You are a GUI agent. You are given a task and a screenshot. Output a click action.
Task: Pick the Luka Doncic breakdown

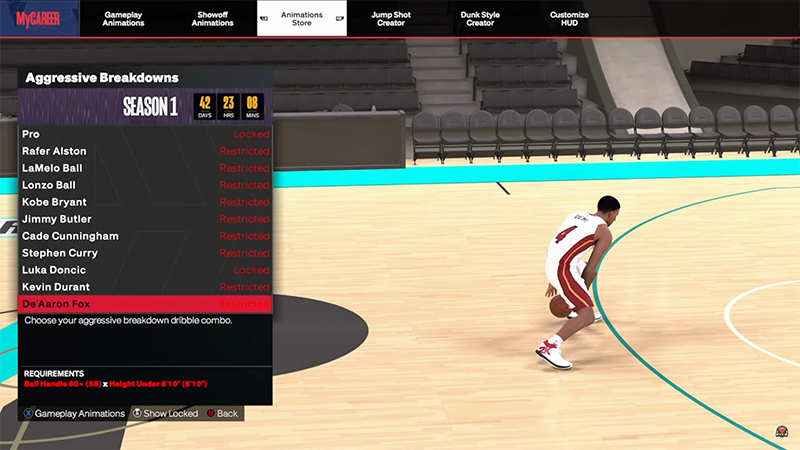click(145, 270)
